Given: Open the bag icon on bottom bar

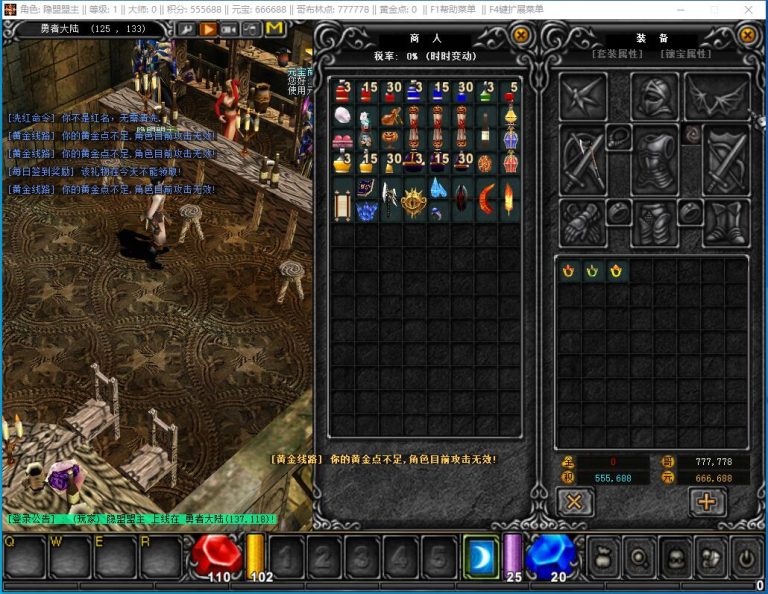Looking at the screenshot, I should click(603, 556).
